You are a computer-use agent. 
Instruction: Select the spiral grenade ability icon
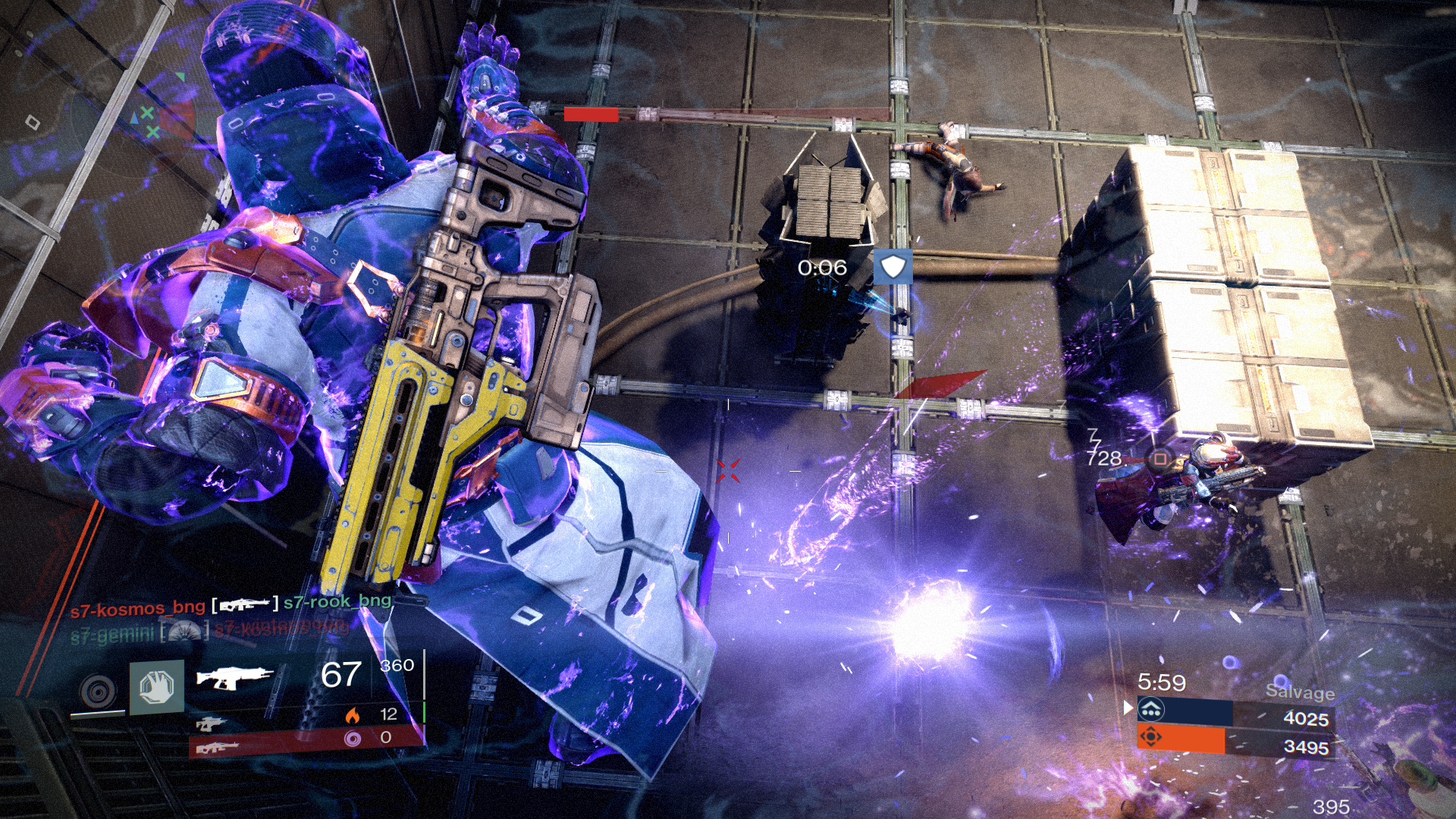point(99,690)
